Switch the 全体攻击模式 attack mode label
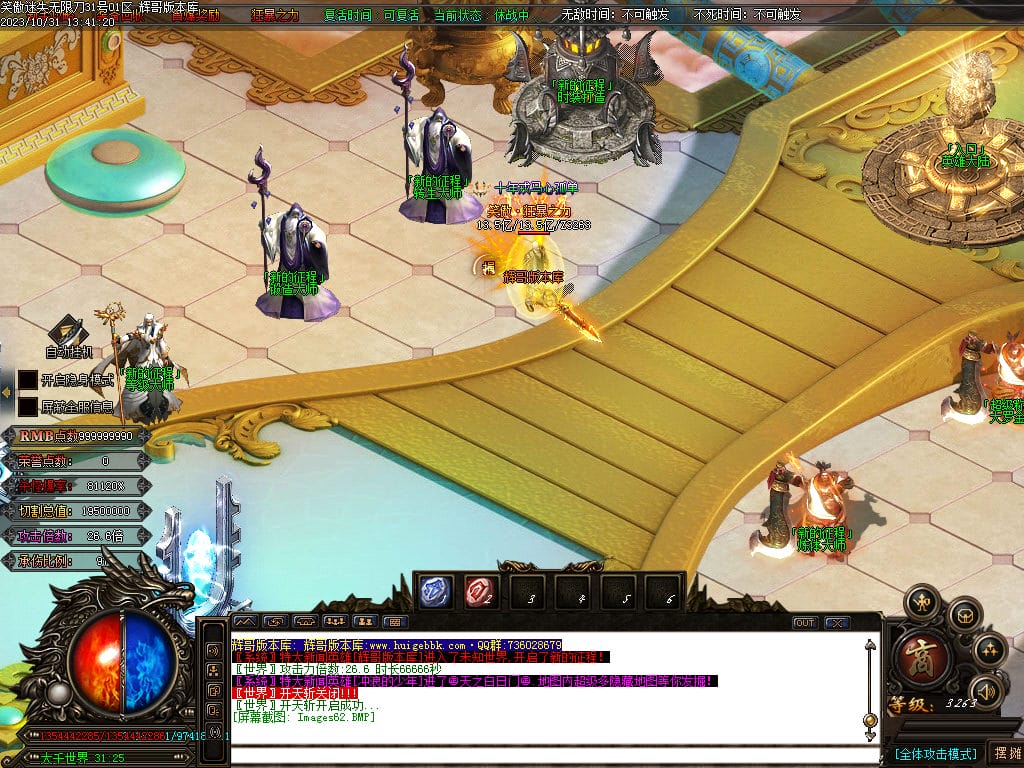1024x768 pixels. pyautogui.click(x=935, y=753)
